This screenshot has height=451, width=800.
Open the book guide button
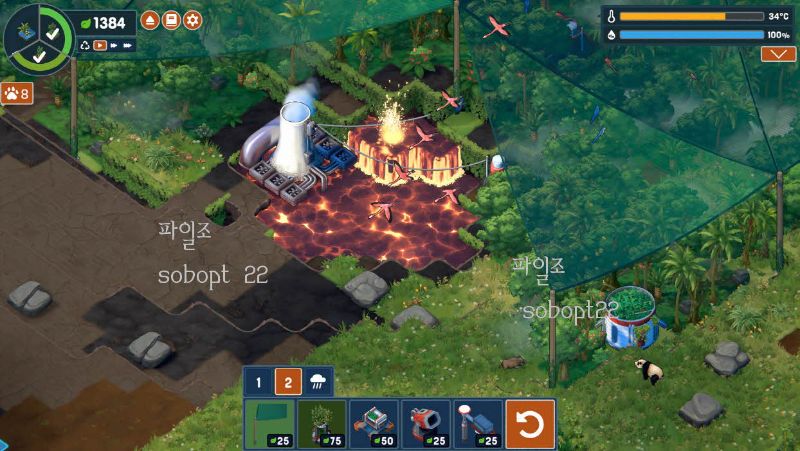(x=171, y=20)
